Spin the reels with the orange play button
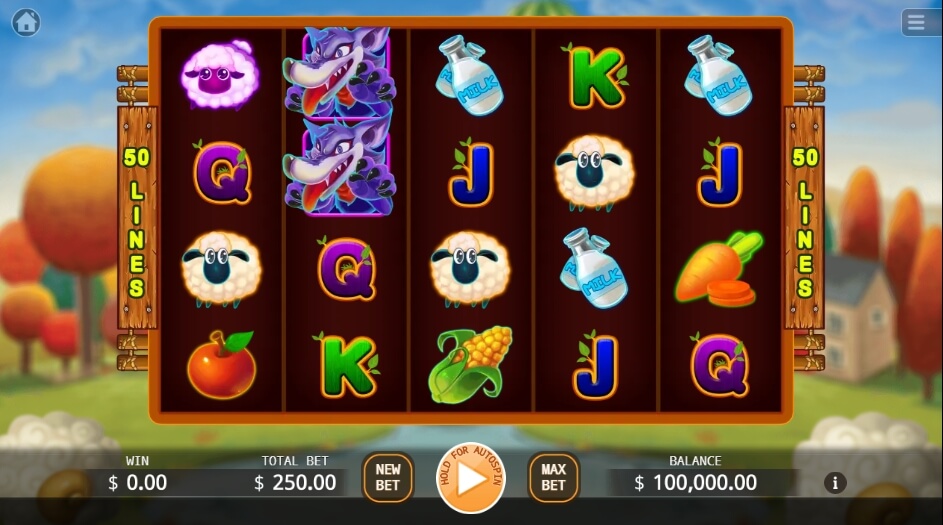 click(473, 478)
